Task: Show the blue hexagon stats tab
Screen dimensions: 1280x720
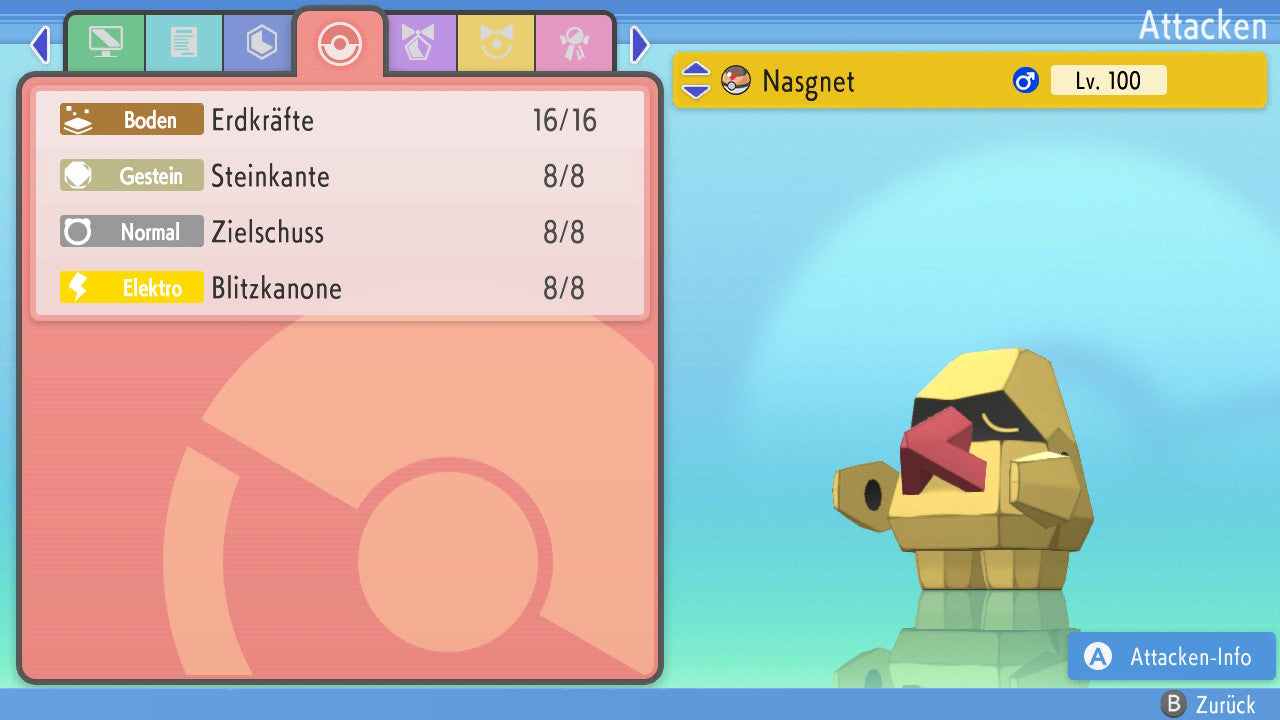Action: 261,43
